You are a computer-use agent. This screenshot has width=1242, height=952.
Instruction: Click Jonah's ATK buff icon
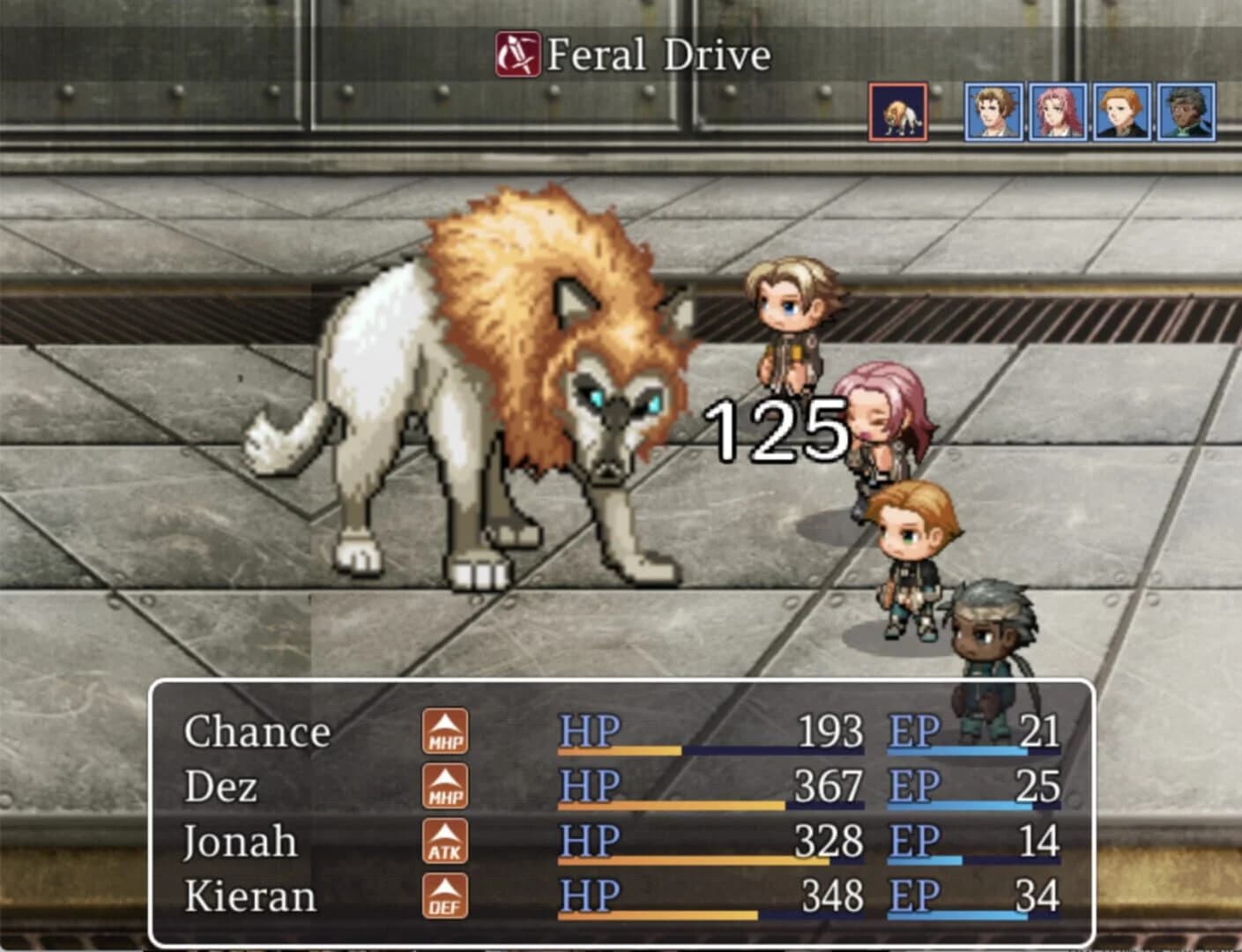coord(446,842)
